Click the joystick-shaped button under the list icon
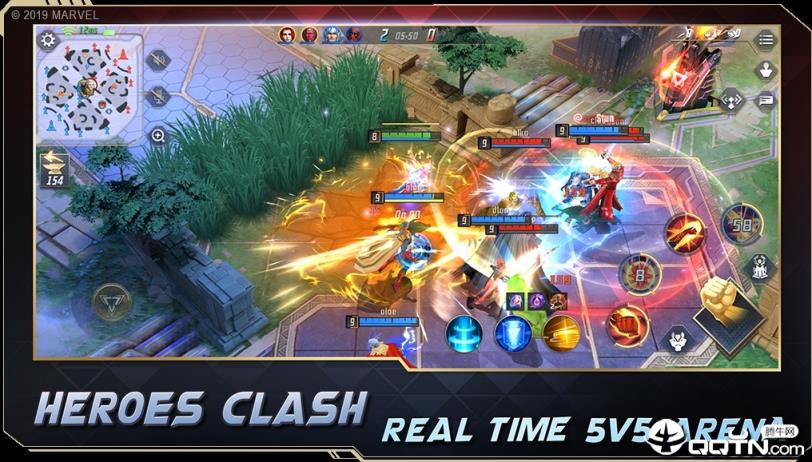Viewport: 812px width, 462px height. pyautogui.click(x=765, y=70)
